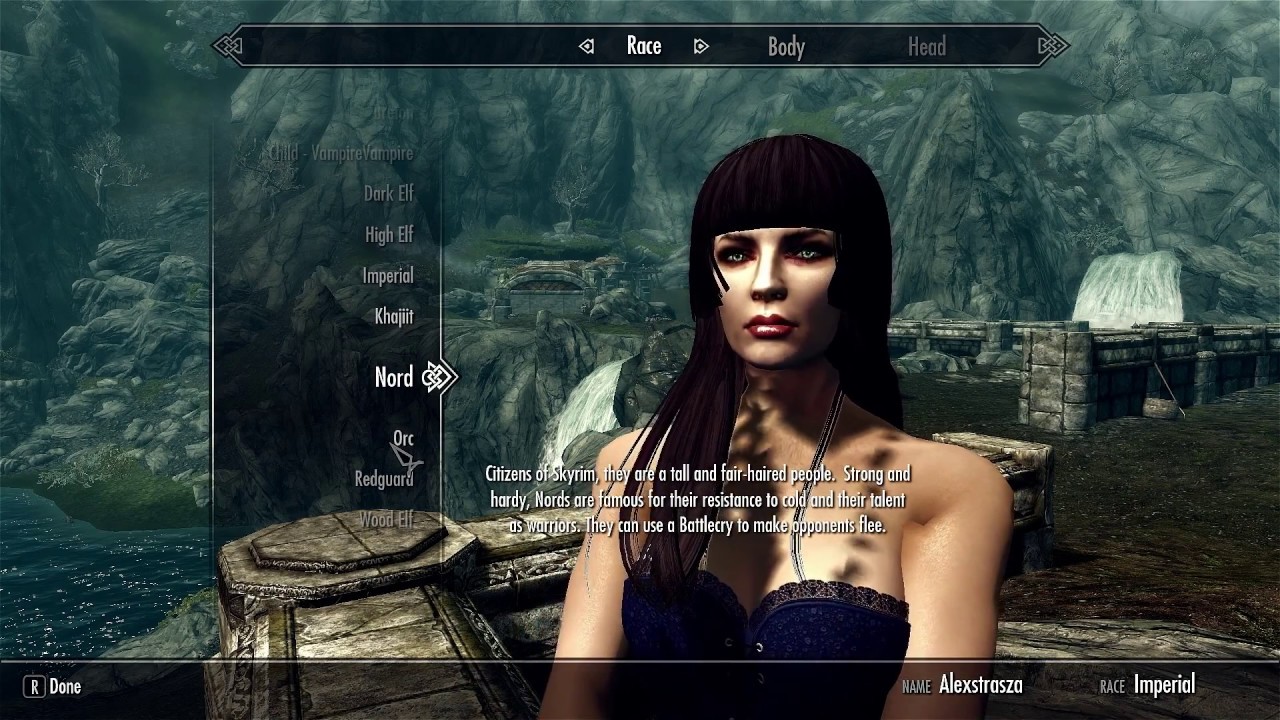Switch to the Body tab

click(x=786, y=47)
